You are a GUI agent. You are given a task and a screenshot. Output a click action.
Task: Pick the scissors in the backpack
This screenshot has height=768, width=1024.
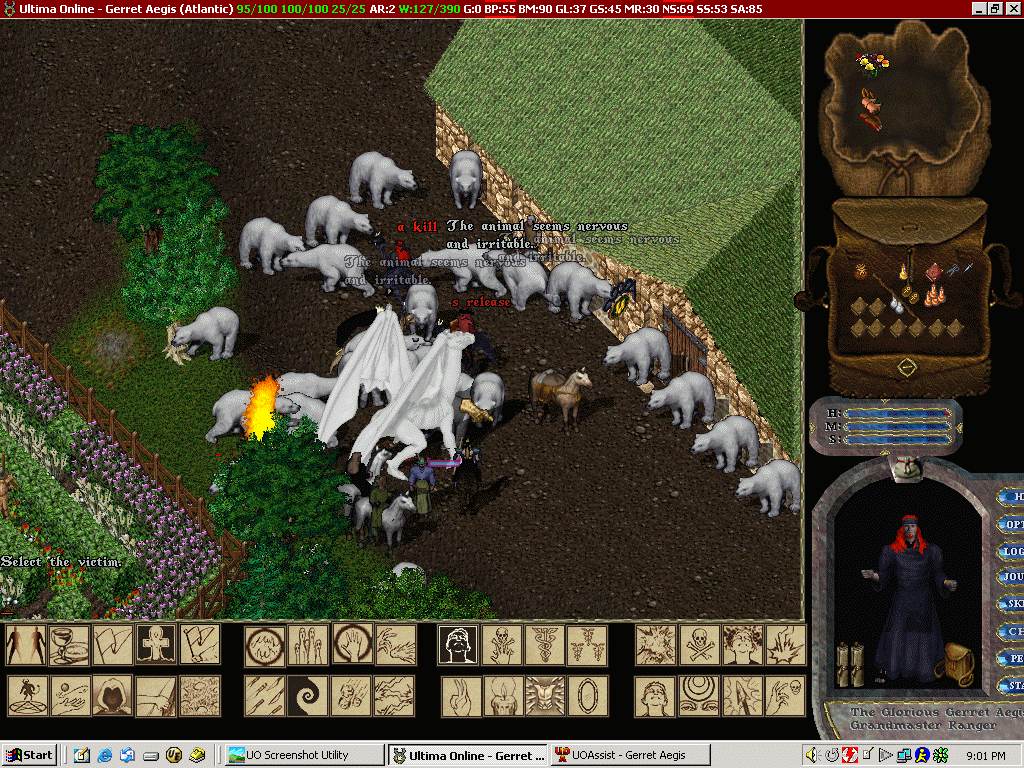955,270
